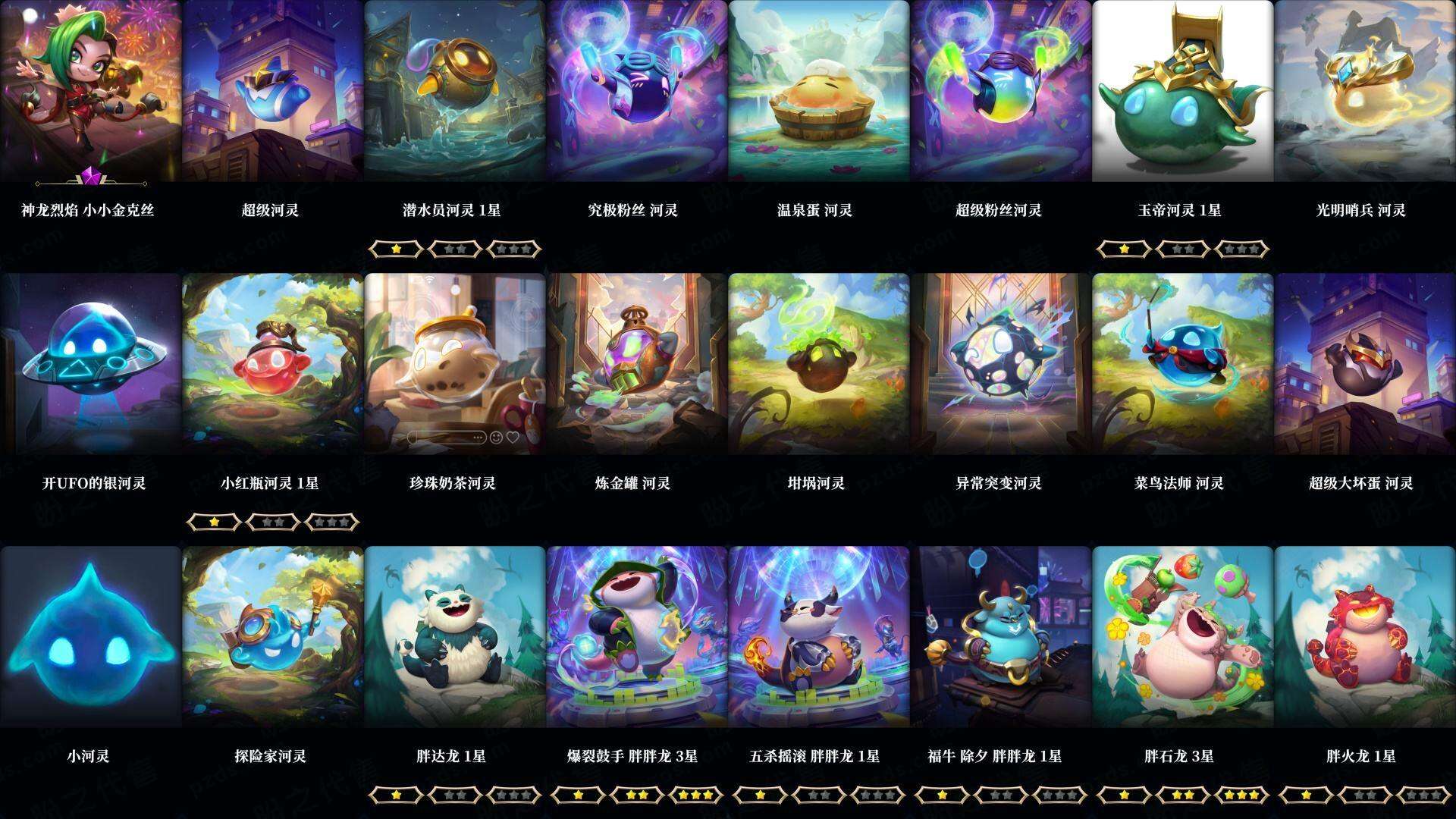Select the 超级河灵 skin
The height and width of the screenshot is (819, 1456).
[x=273, y=91]
